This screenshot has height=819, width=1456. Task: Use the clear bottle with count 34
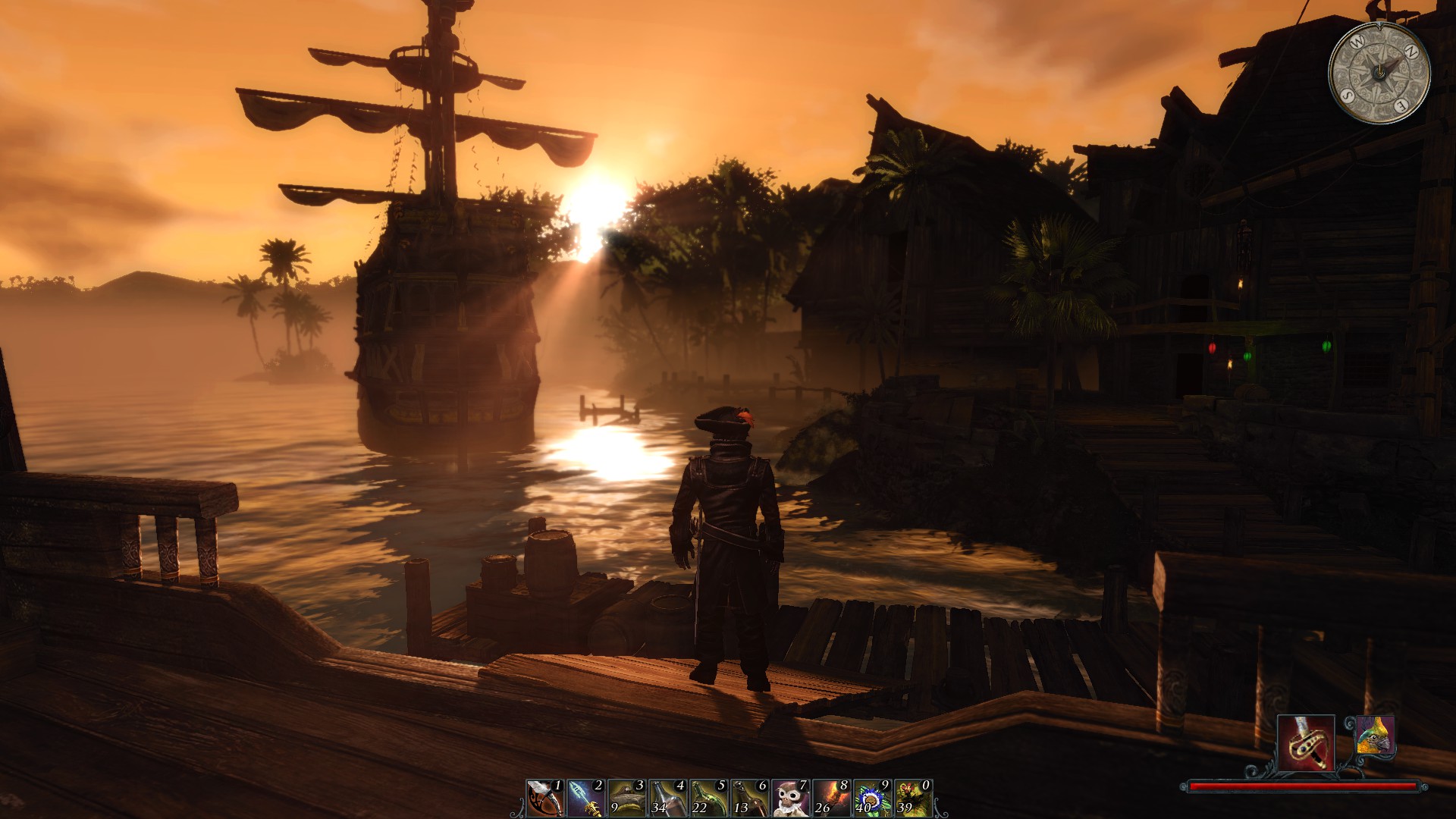668,798
